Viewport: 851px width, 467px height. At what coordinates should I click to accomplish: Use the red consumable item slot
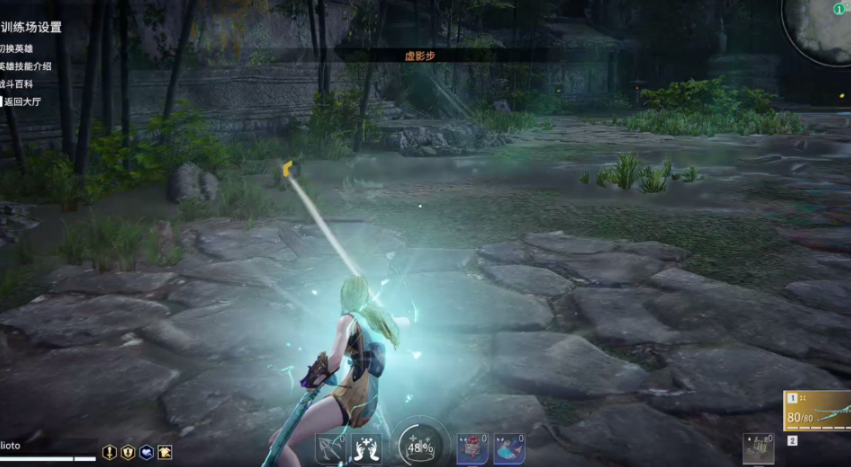[472, 448]
